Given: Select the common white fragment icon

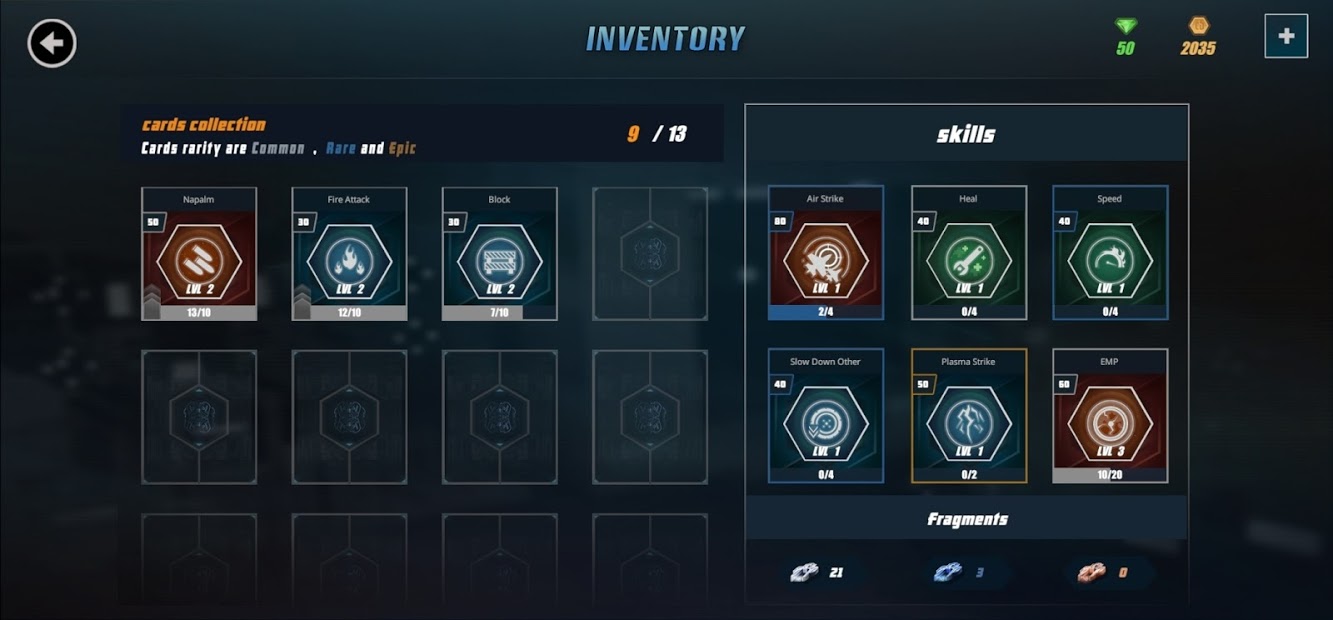Looking at the screenshot, I should click(x=804, y=573).
